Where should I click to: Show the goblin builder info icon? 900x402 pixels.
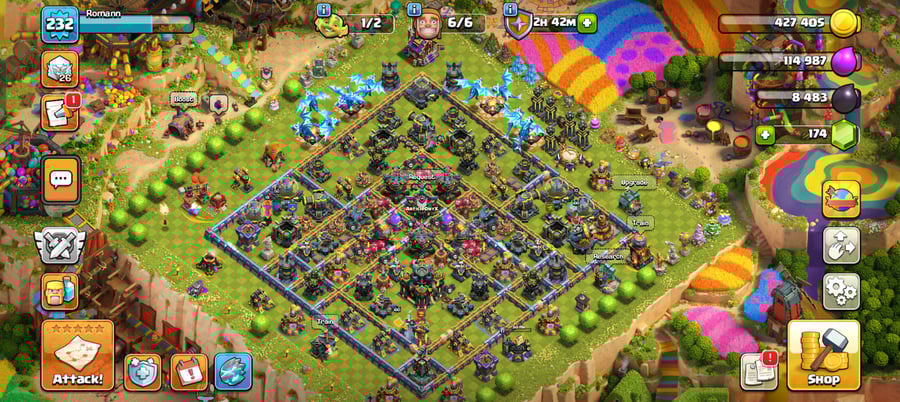(x=324, y=8)
